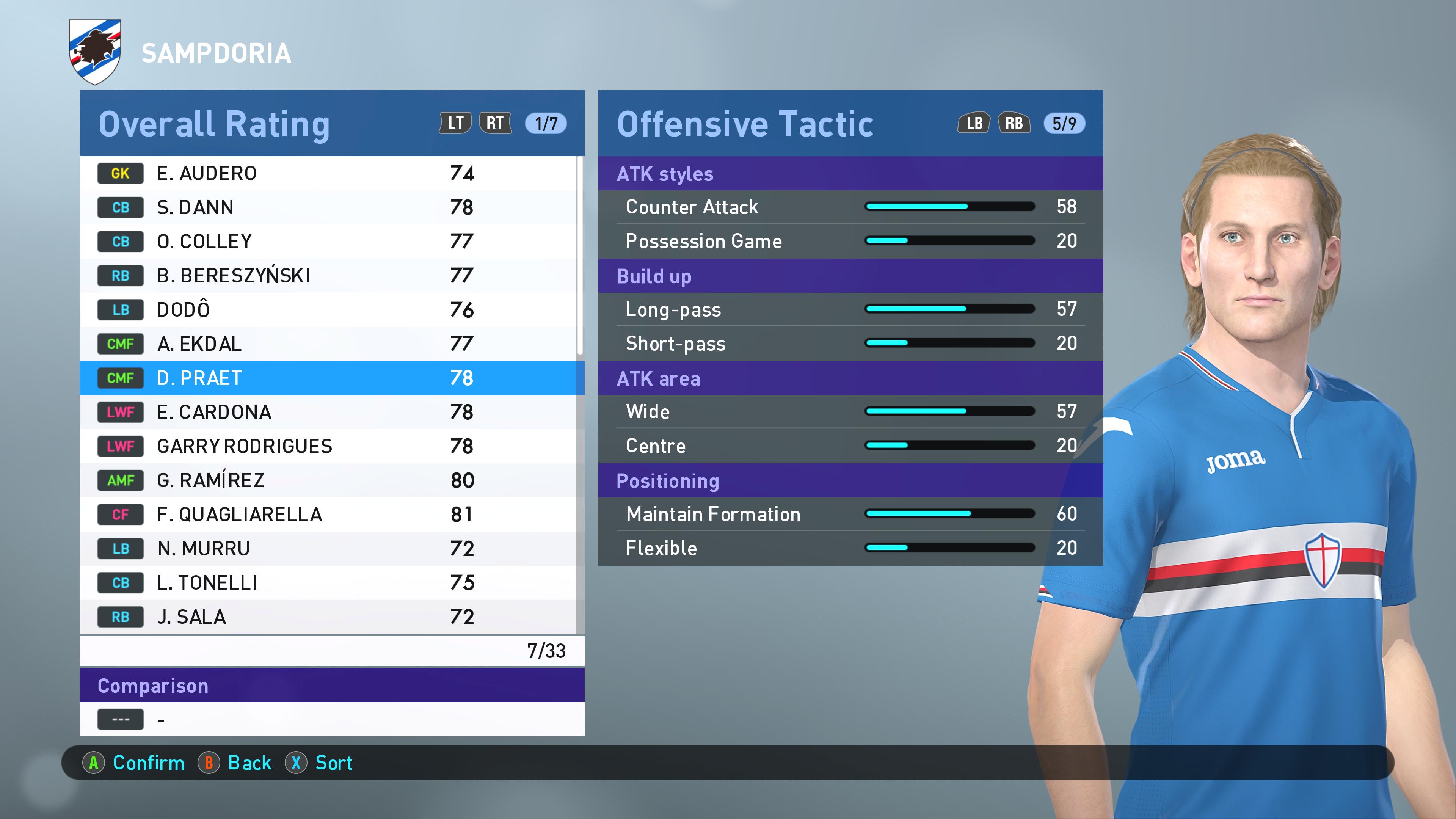The image size is (1456, 819).
Task: Select N. Murru row
Action: [x=328, y=548]
